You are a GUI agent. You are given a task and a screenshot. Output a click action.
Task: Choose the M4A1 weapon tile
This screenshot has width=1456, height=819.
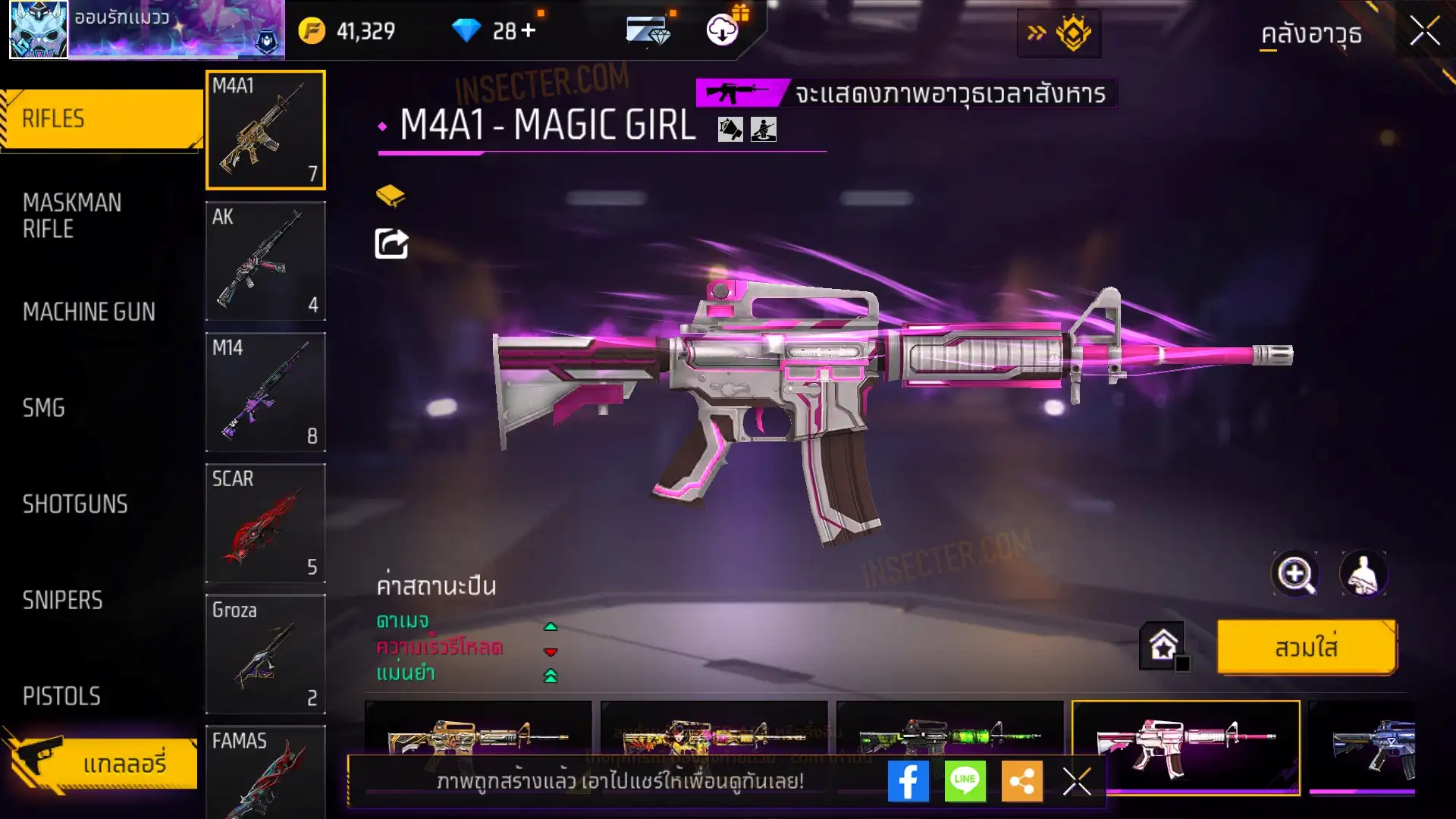(265, 130)
